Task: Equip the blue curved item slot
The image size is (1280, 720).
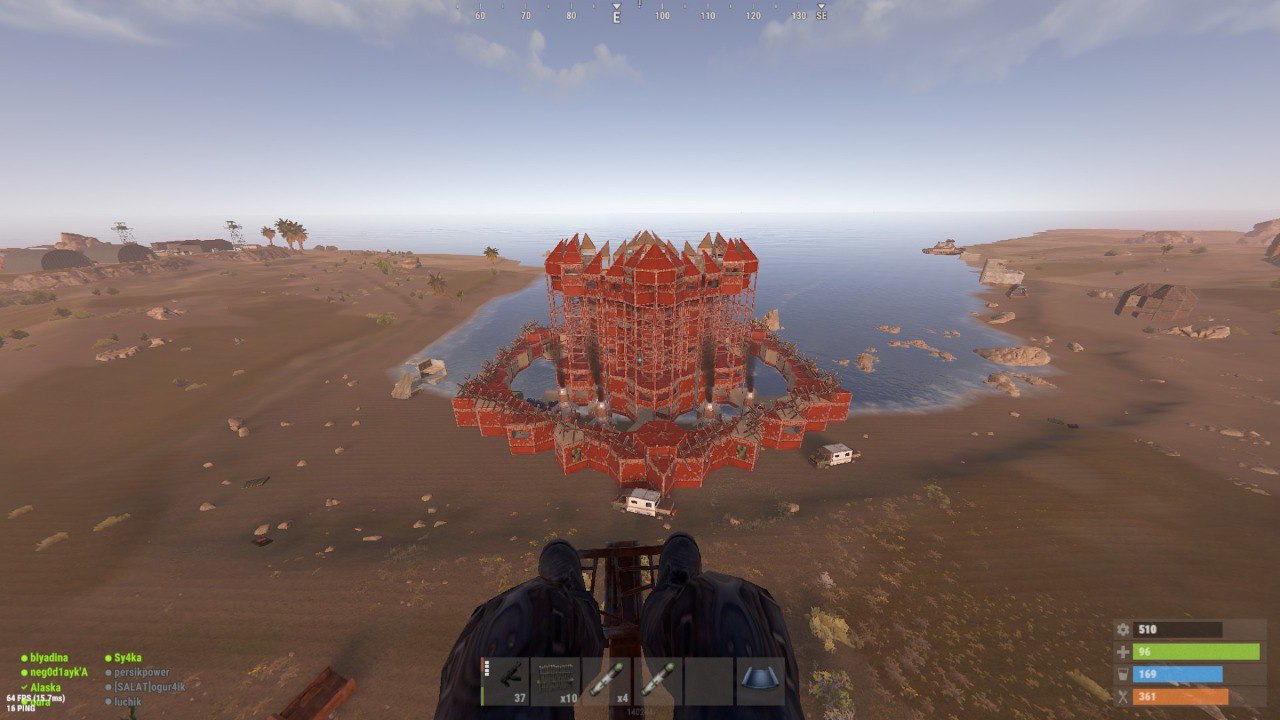Action: tap(760, 681)
